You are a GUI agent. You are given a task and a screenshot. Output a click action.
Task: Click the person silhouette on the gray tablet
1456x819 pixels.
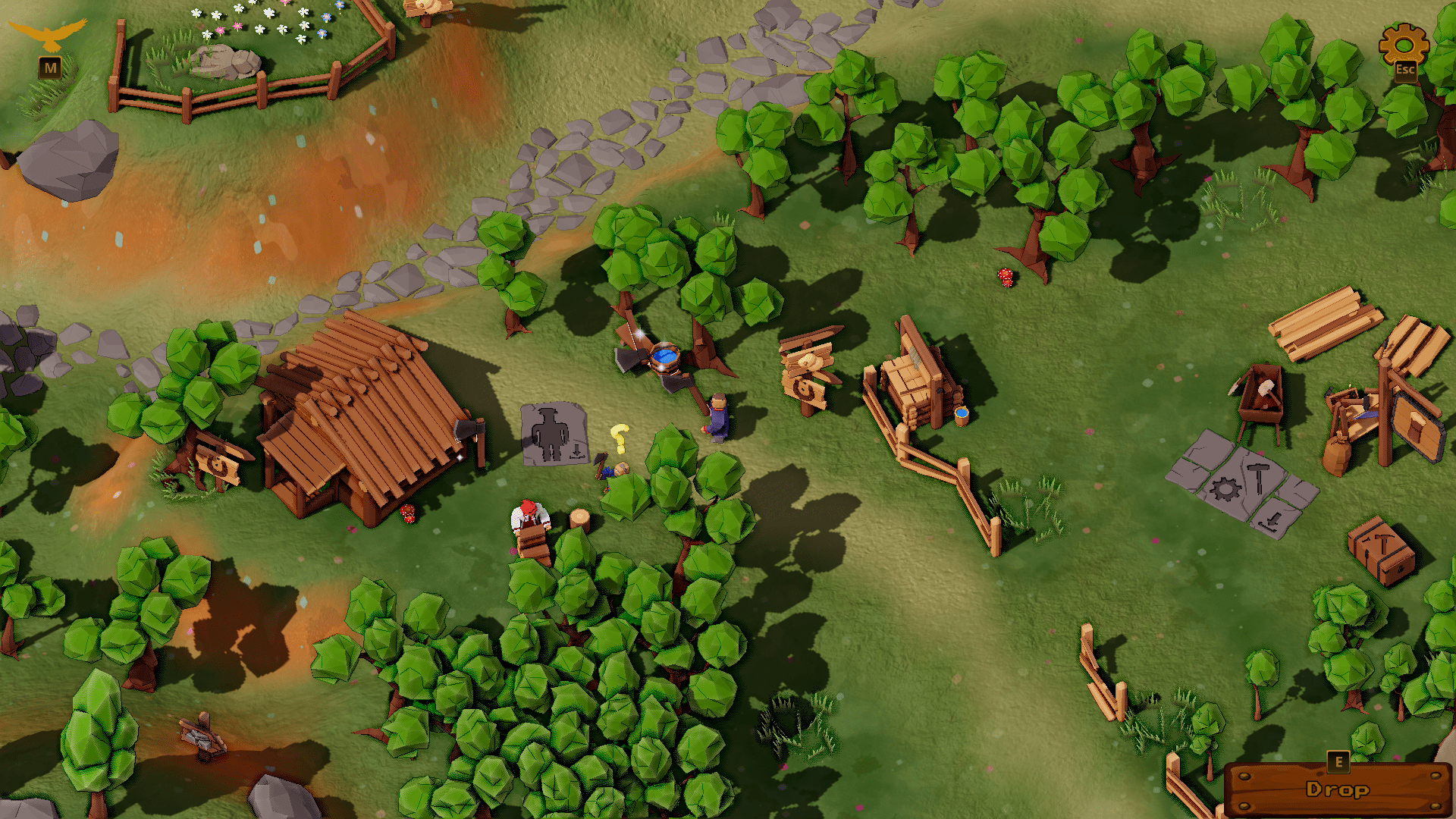[550, 432]
